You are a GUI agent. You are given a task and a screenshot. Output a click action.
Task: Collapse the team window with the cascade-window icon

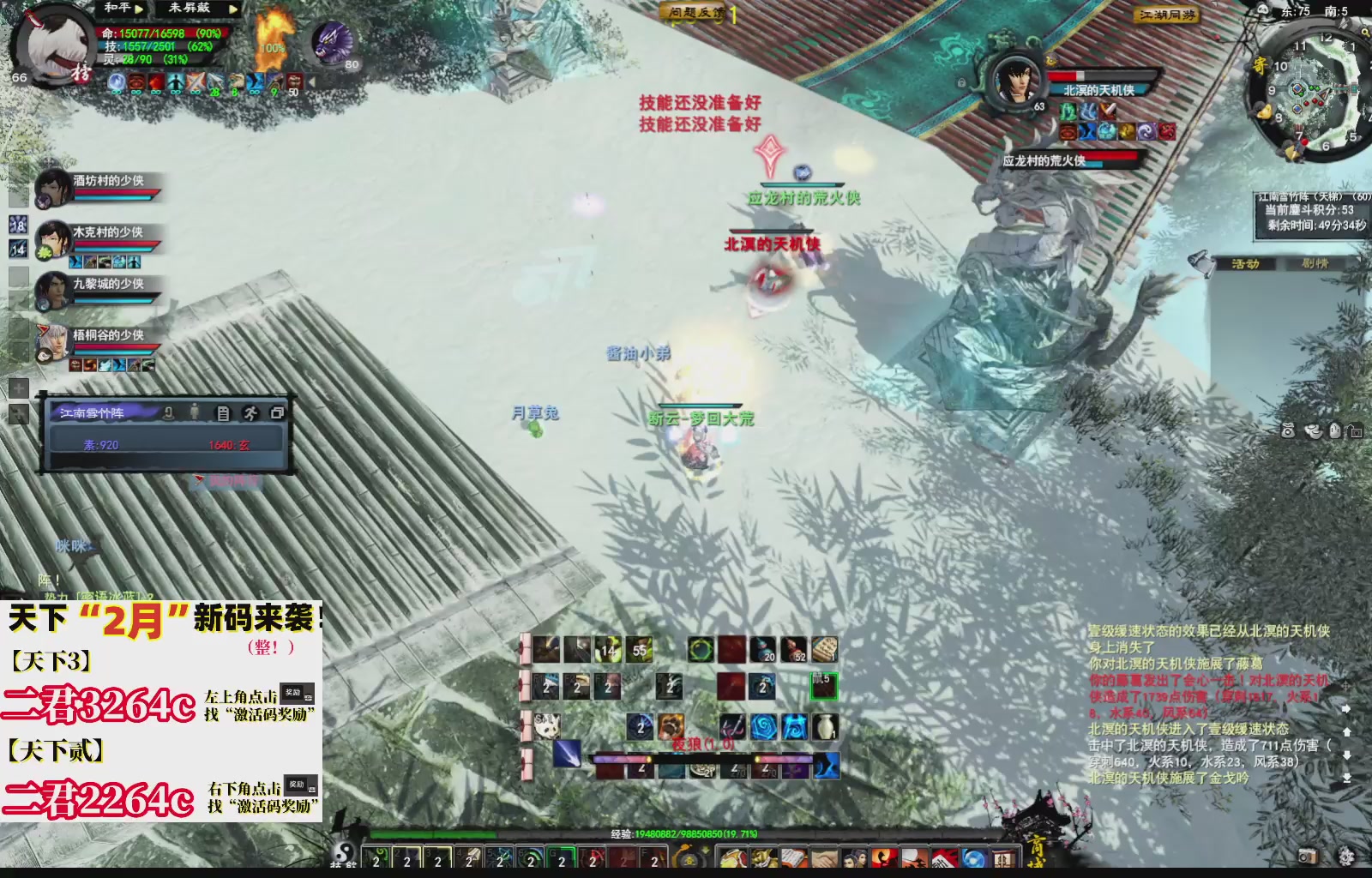pos(277,412)
